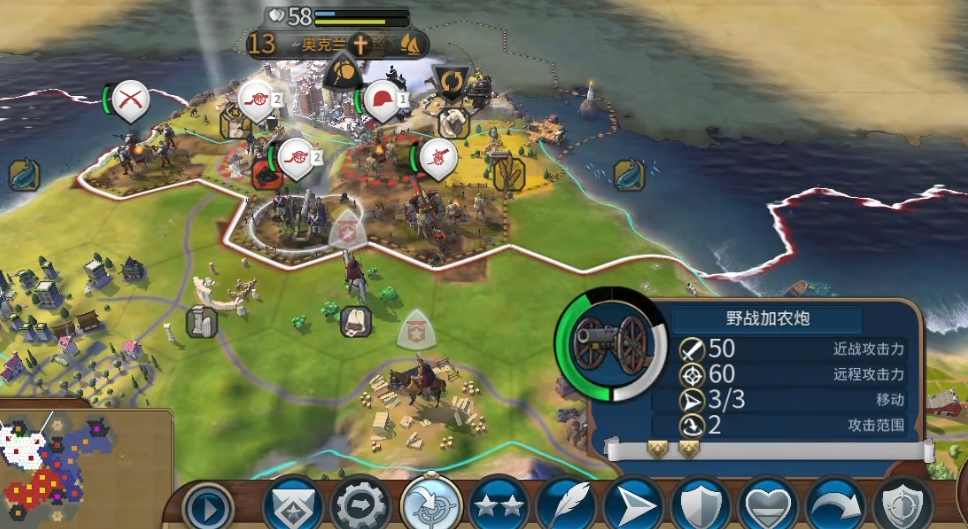Image resolution: width=968 pixels, height=529 pixels.
Task: Select the chevron shield unit action
Action: [x=292, y=505]
